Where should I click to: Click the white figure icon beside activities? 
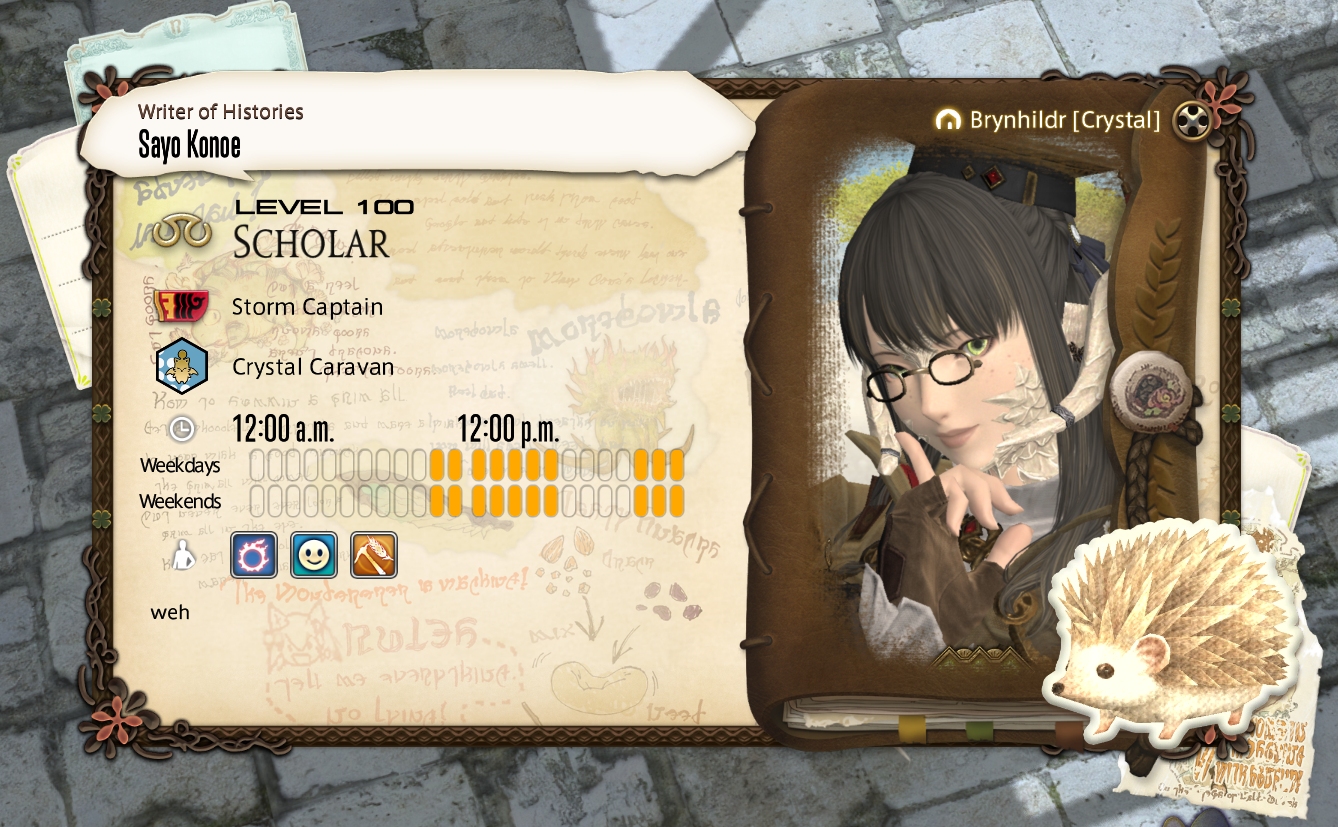[181, 556]
